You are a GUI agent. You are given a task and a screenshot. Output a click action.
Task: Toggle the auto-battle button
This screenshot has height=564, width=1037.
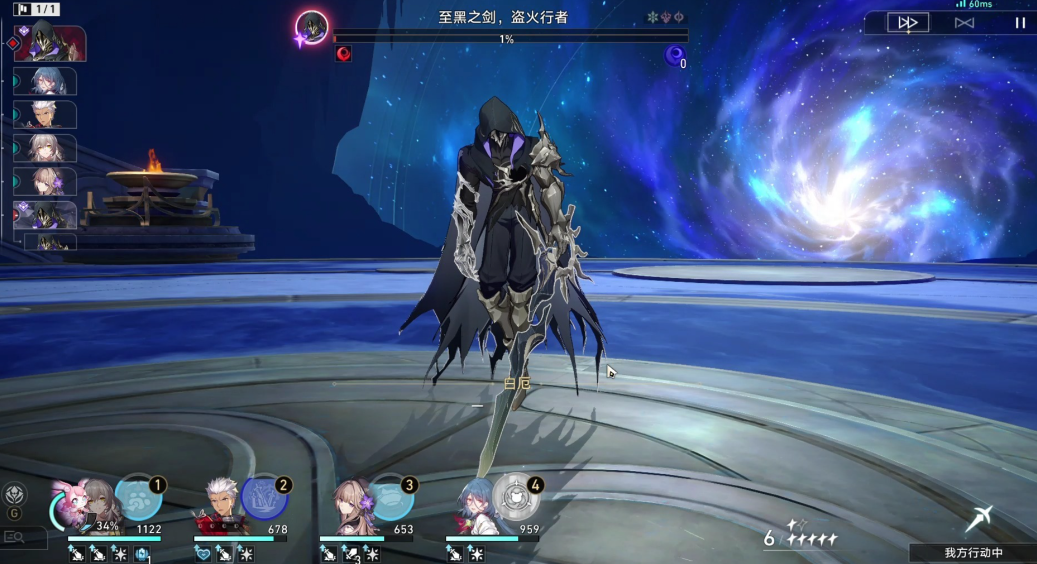(964, 22)
